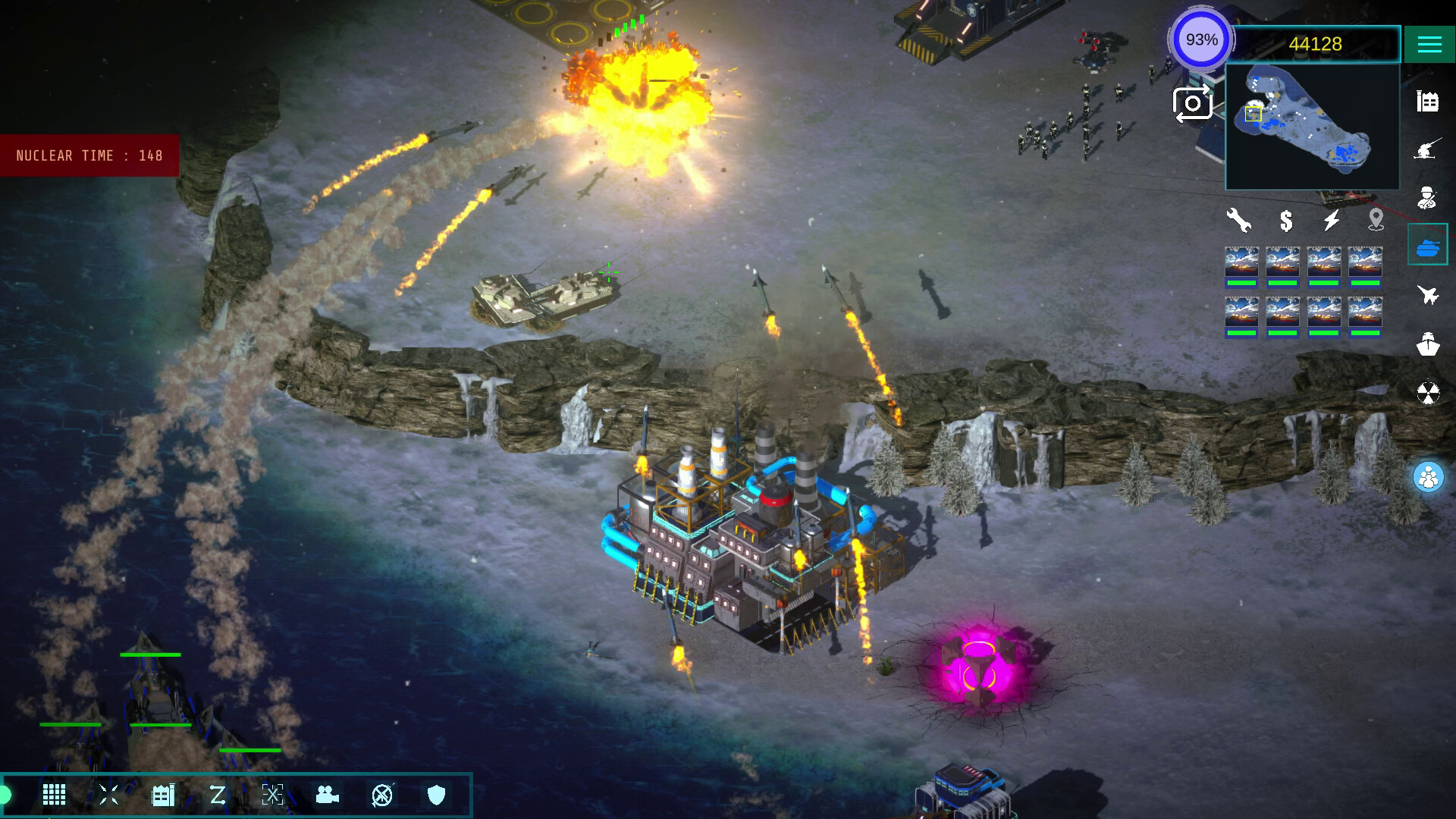
Task: Open the buildings construction tab
Action: (x=1428, y=102)
